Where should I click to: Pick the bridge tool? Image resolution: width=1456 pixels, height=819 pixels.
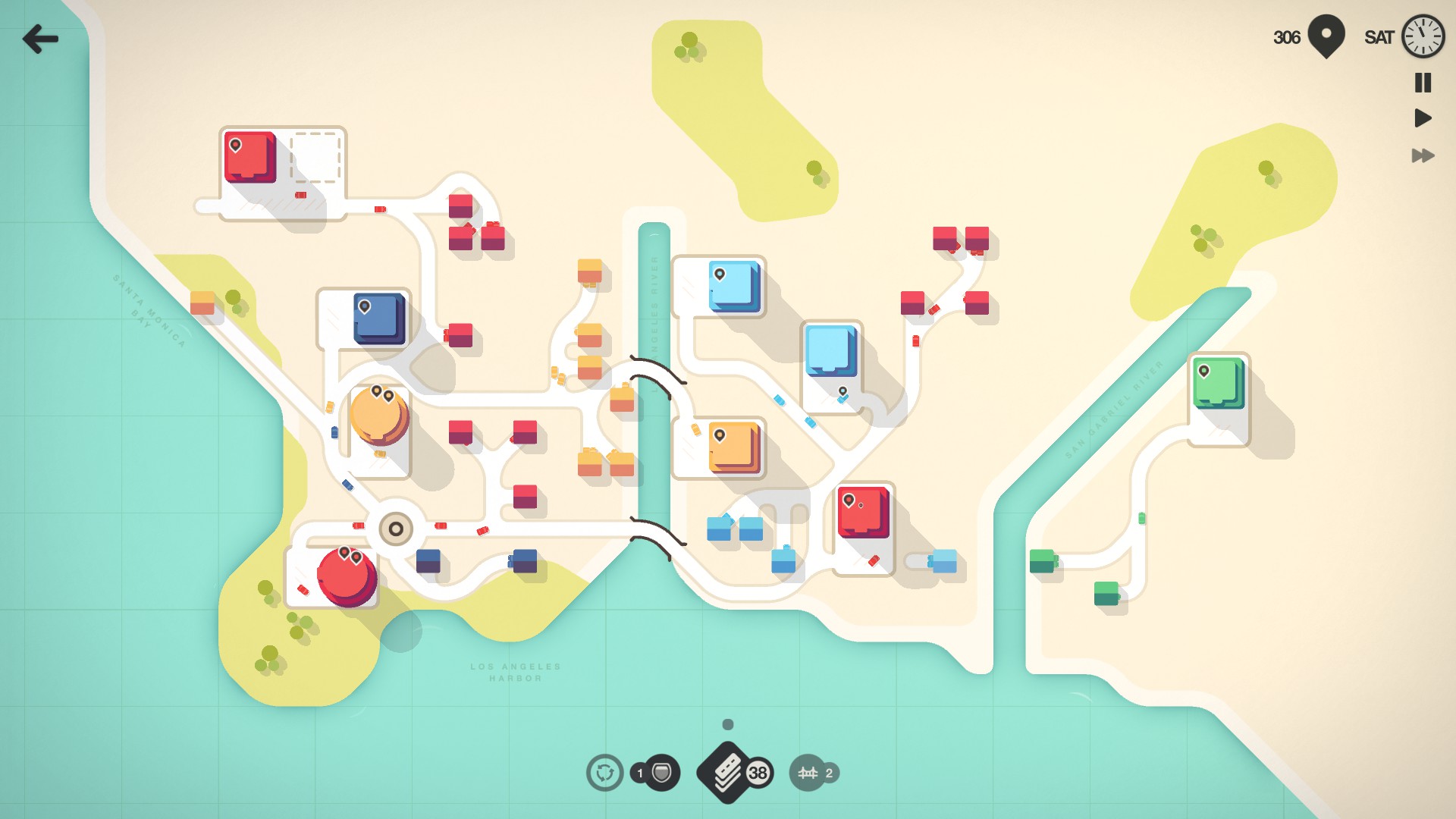[x=808, y=773]
